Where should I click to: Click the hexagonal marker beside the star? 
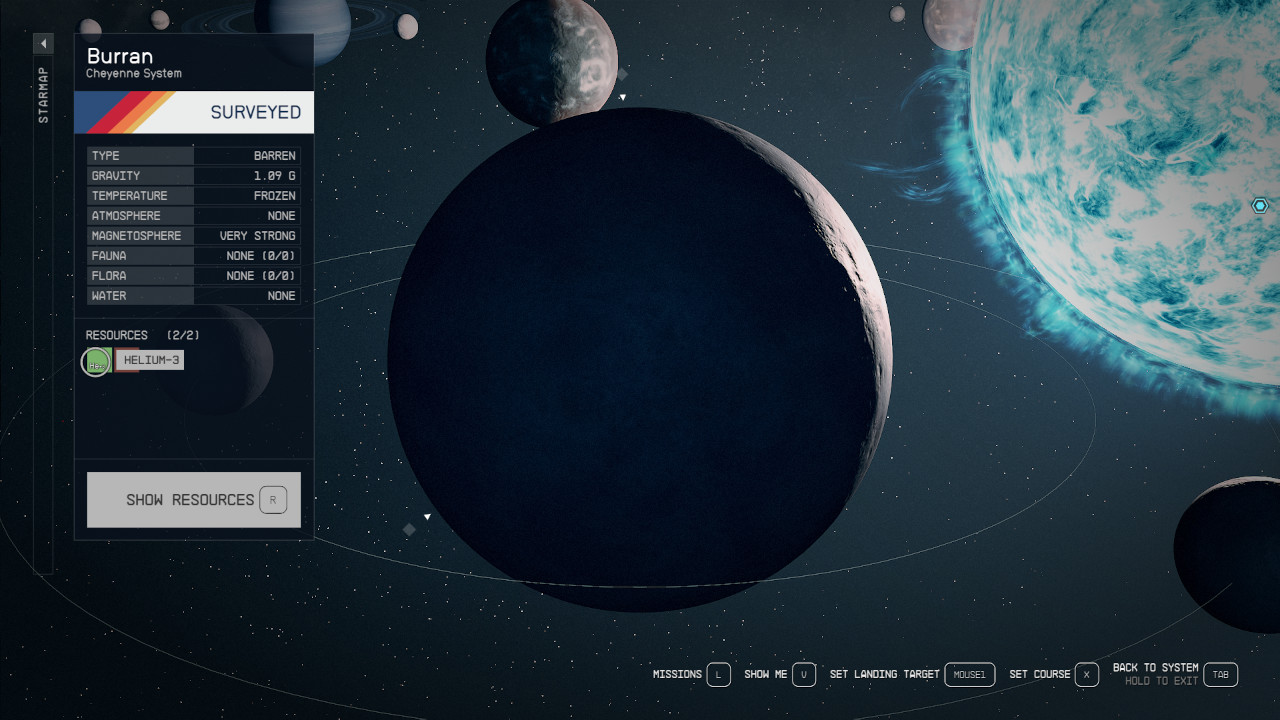tap(1259, 205)
